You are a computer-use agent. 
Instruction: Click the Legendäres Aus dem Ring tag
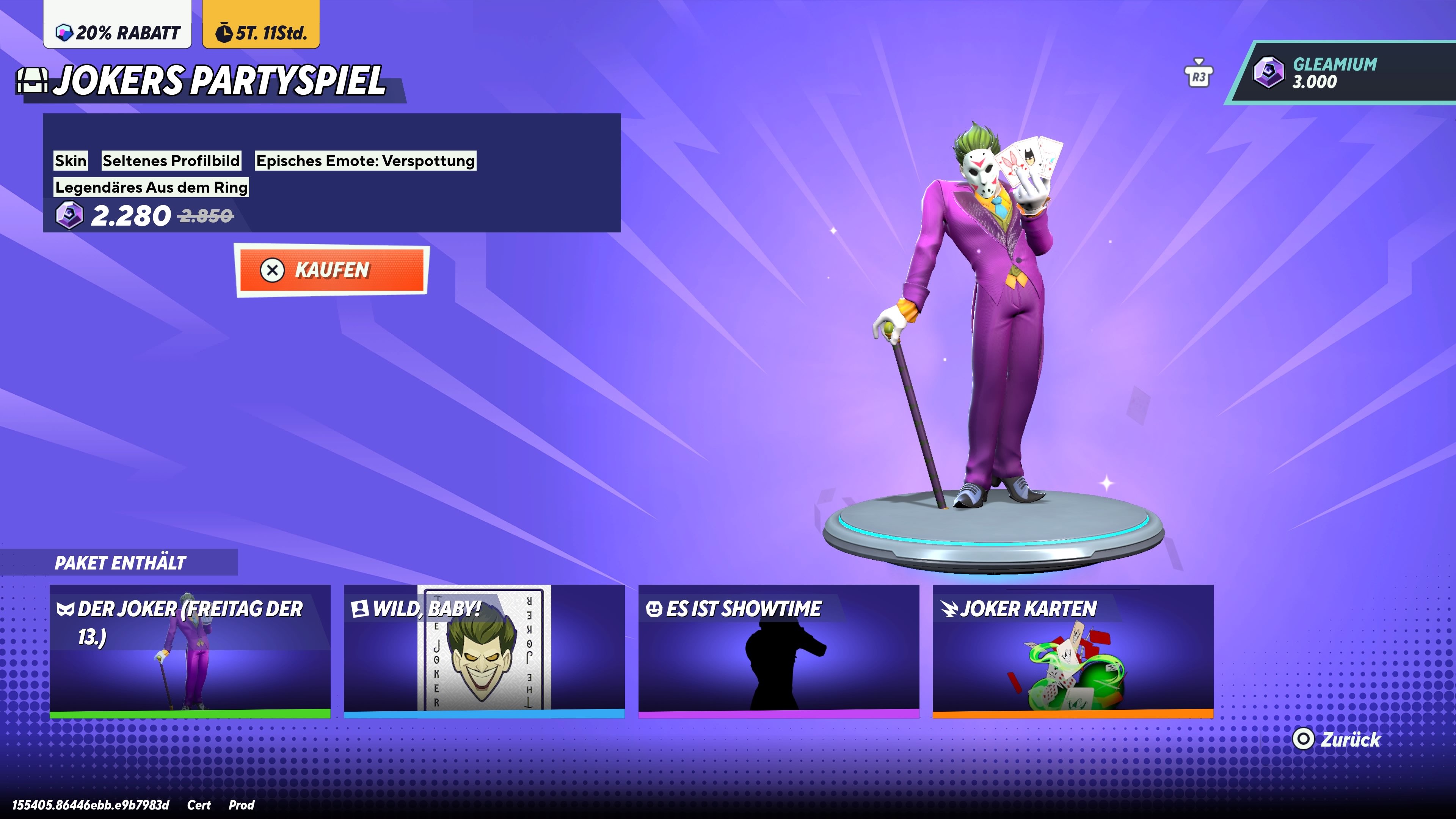[151, 187]
